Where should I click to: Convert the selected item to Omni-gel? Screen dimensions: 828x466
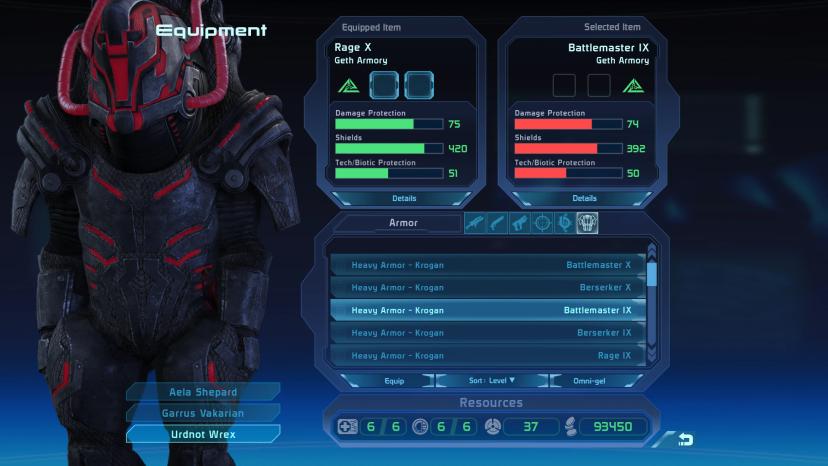(x=591, y=381)
